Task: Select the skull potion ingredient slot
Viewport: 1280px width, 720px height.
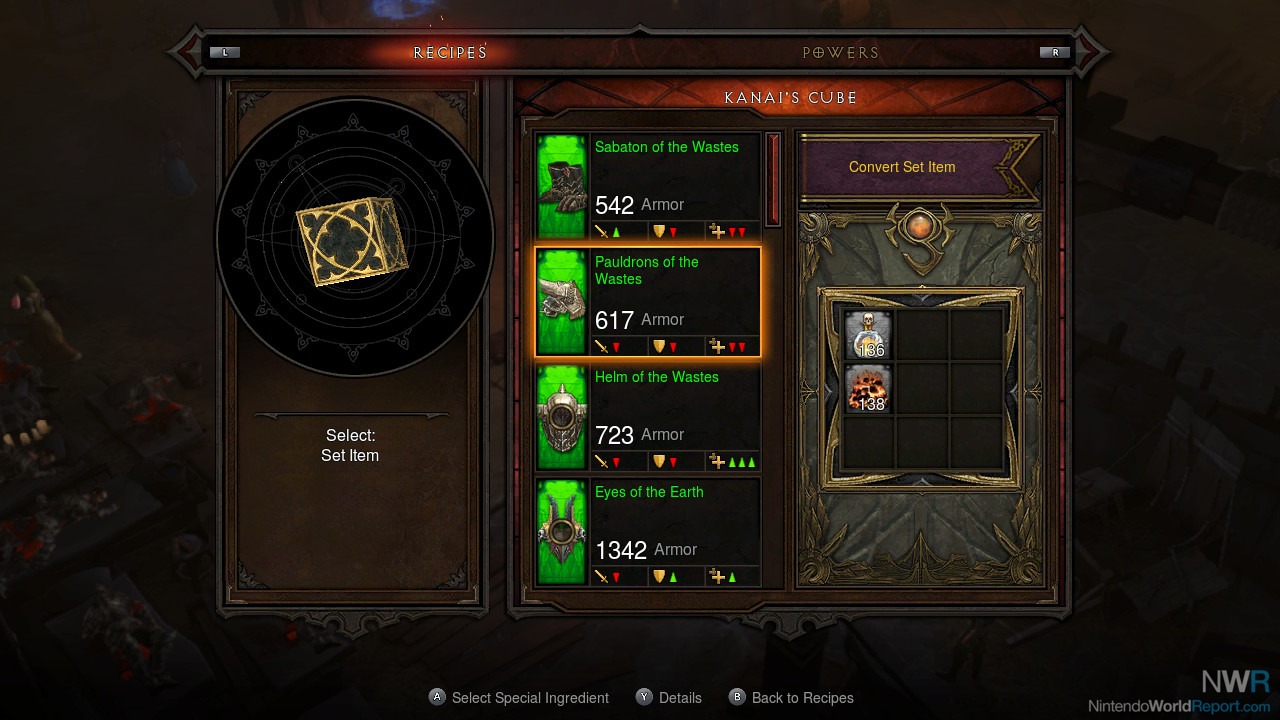Action: point(868,335)
